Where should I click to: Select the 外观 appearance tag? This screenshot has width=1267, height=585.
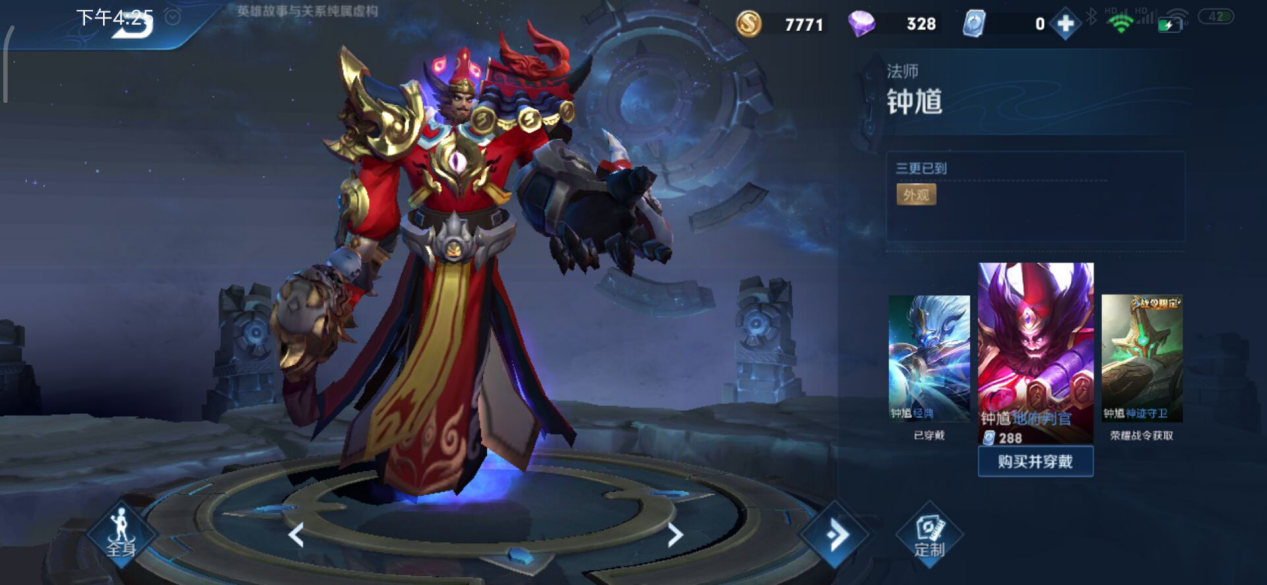(916, 195)
